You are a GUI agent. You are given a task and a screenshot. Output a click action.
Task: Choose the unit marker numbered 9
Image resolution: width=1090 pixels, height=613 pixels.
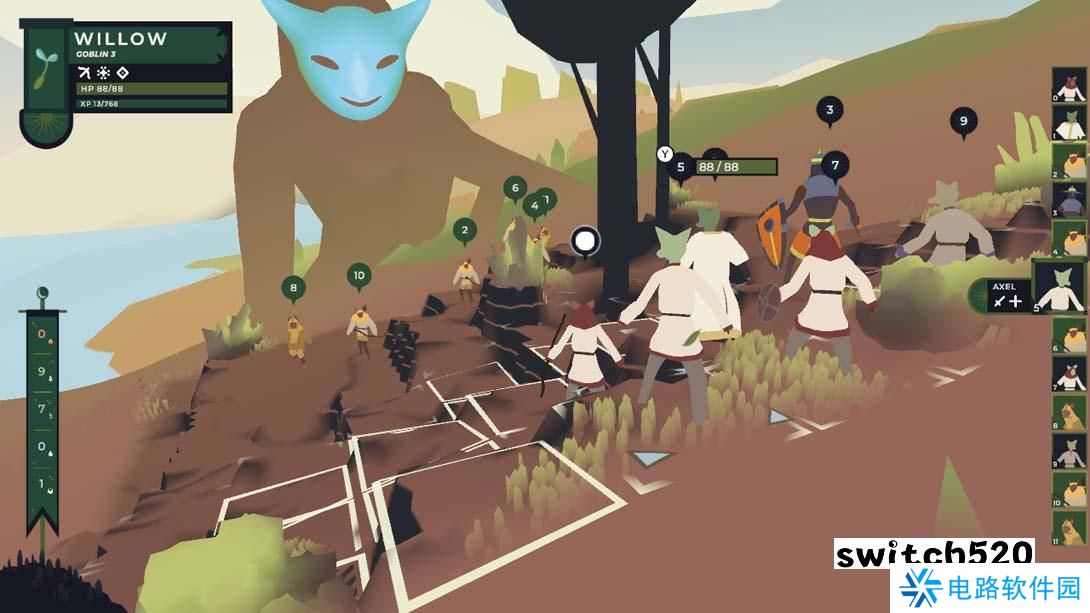[963, 120]
